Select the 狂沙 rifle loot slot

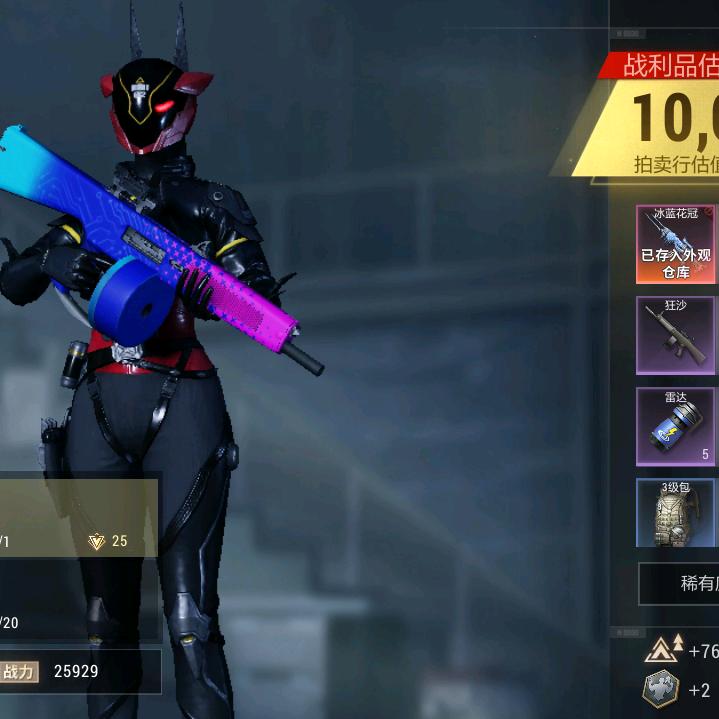pos(675,335)
